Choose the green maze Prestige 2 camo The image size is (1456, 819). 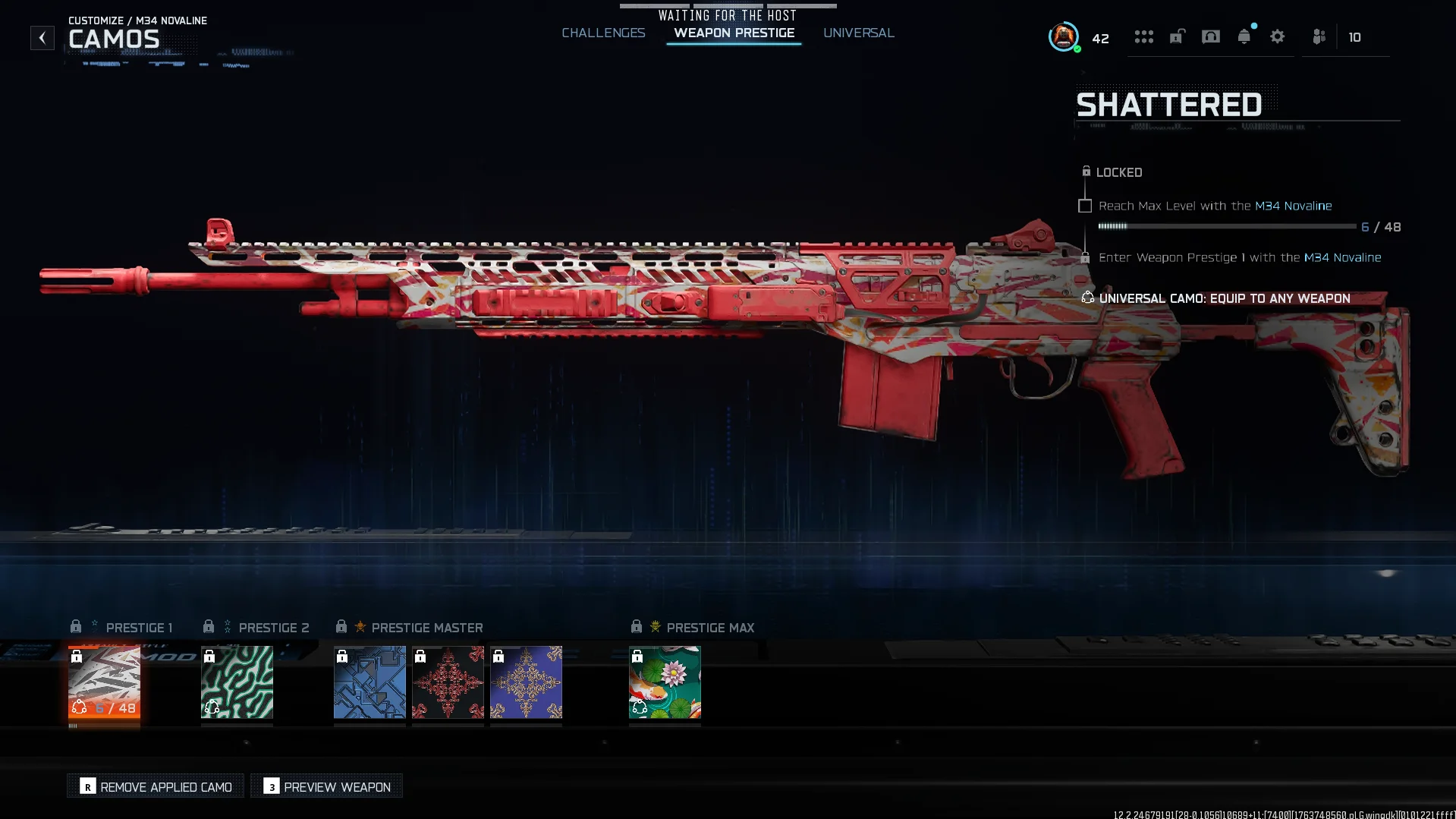coord(237,682)
